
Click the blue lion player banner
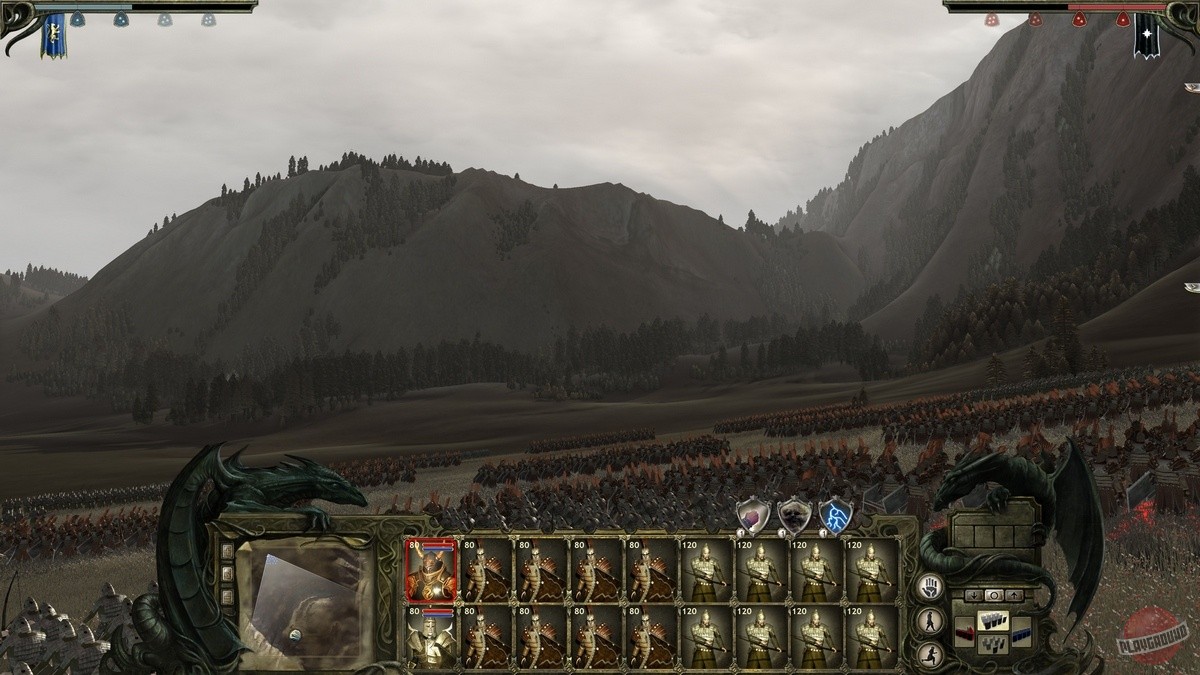[x=52, y=34]
